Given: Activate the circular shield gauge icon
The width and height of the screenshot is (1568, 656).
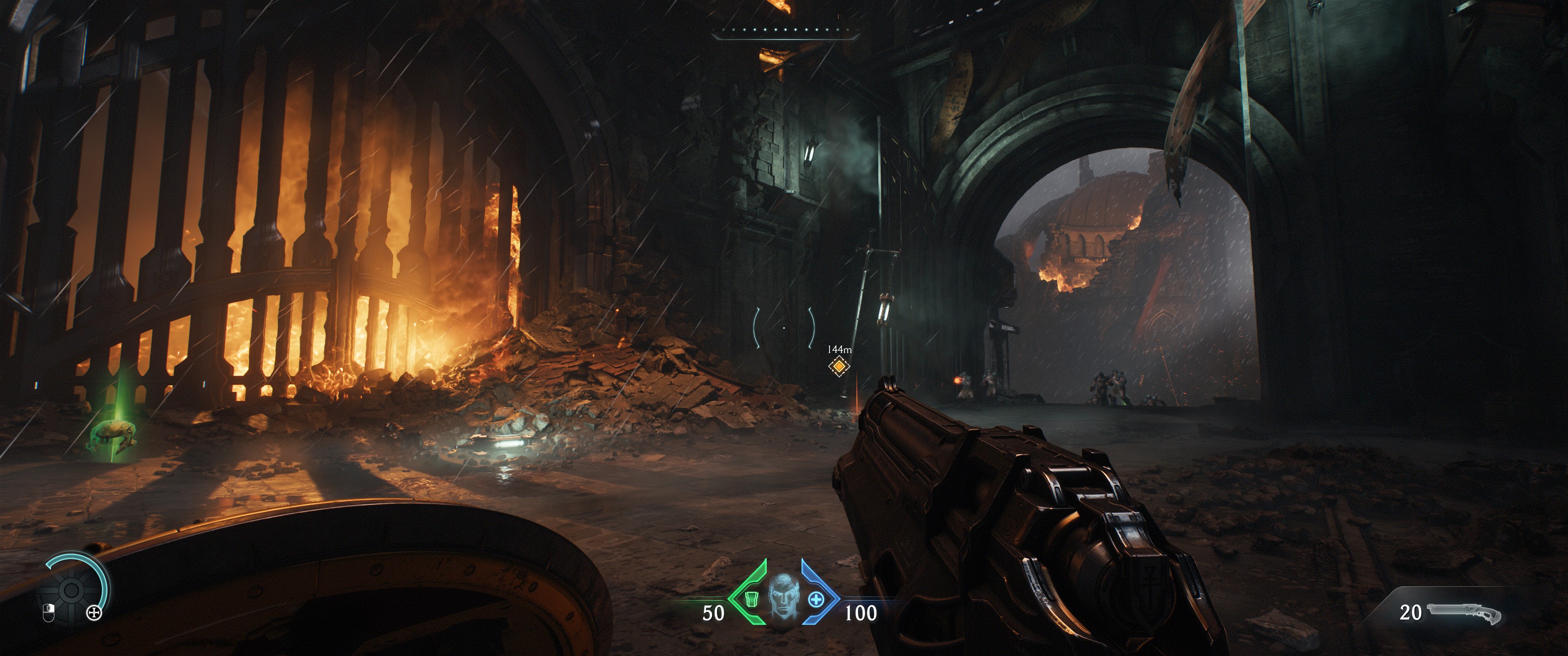Looking at the screenshot, I should pyautogui.click(x=71, y=589).
